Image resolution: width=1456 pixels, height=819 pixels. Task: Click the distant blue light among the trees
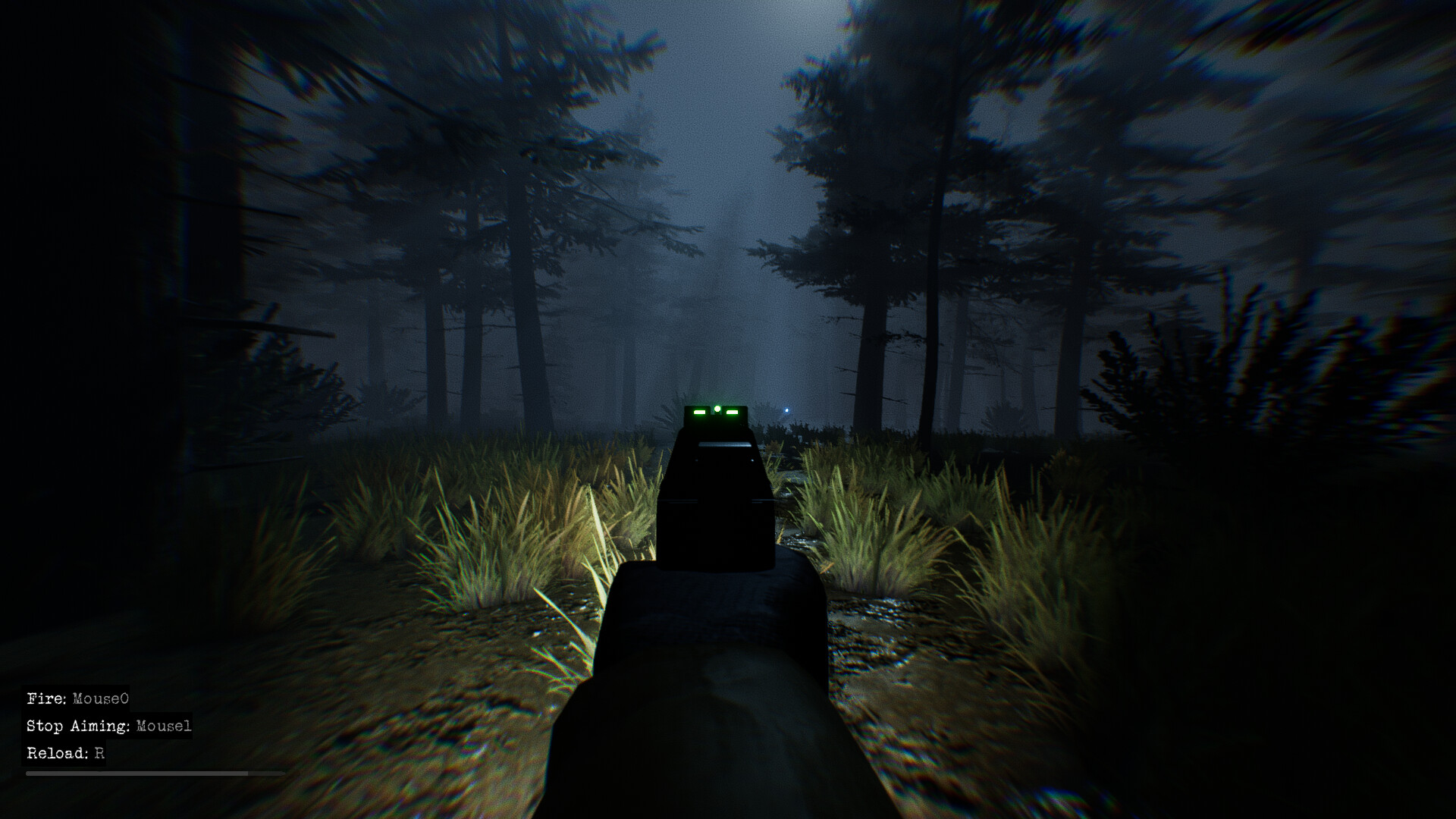[786, 410]
